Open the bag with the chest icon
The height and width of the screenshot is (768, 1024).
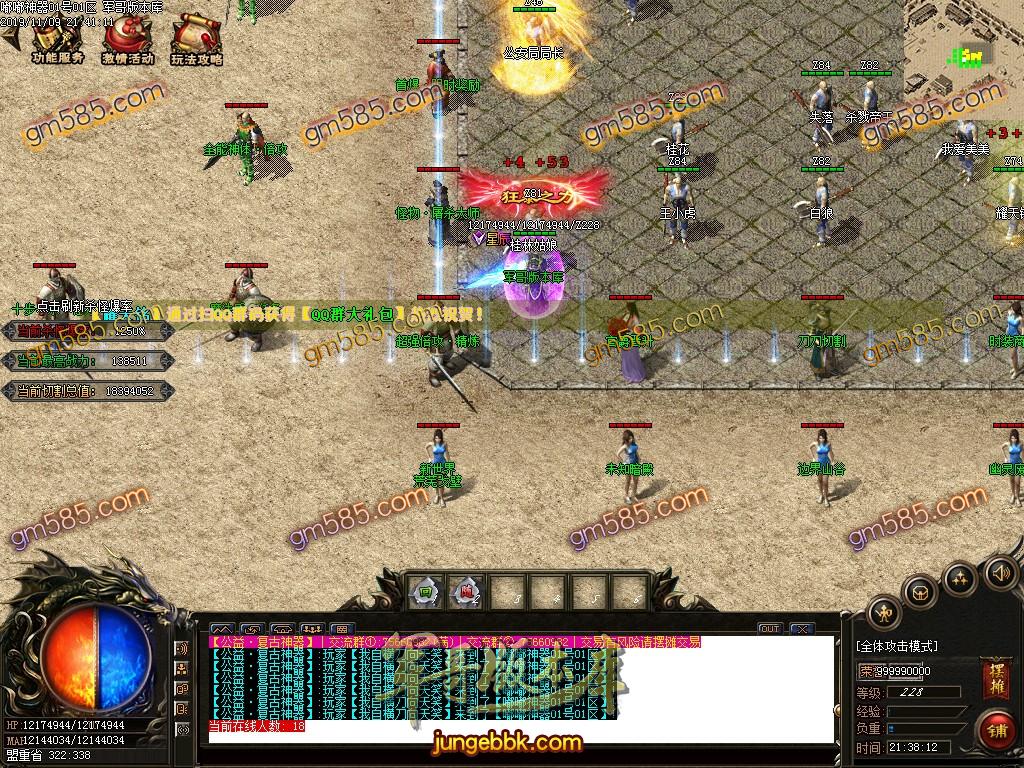click(920, 592)
